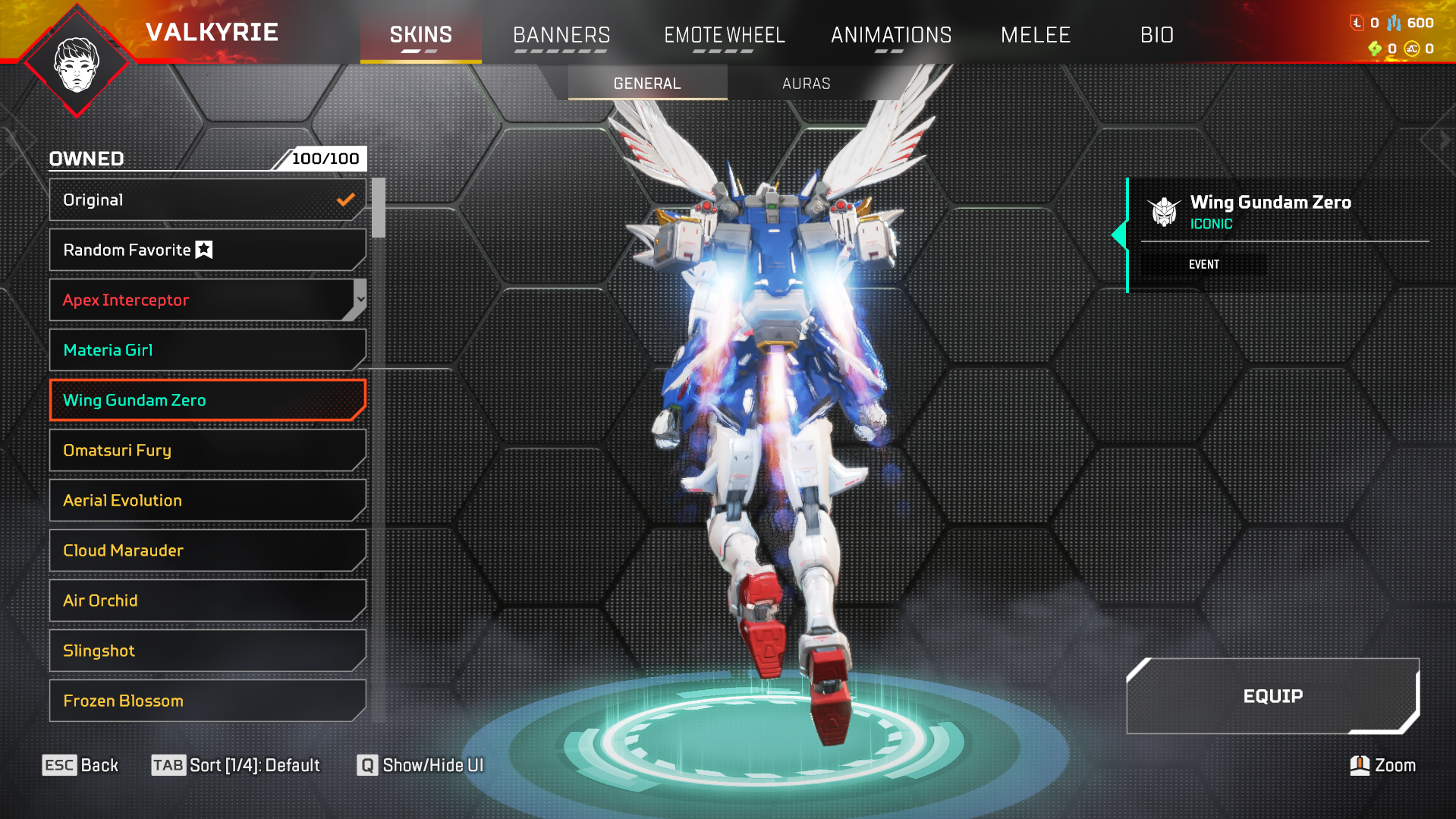This screenshot has width=1456, height=819.
Task: Pick the Apex Interceptor skin
Action: tap(199, 300)
